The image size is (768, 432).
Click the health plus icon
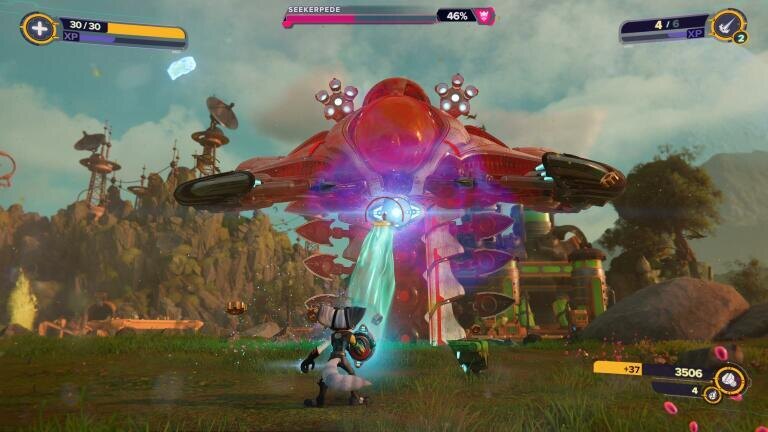click(x=38, y=28)
